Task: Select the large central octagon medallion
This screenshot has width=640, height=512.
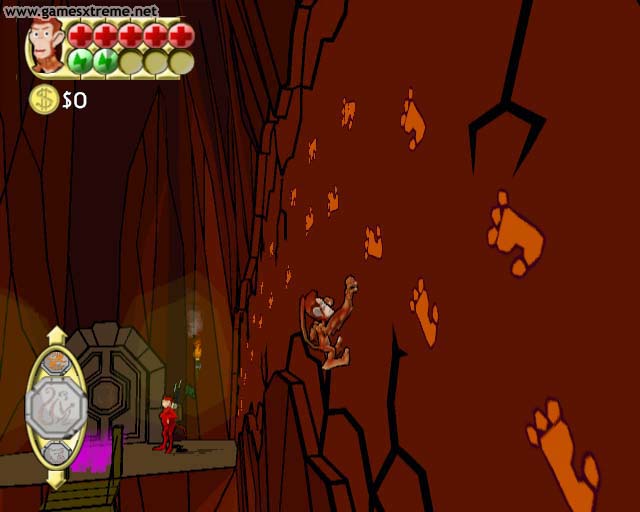Action: pyautogui.click(x=56, y=406)
